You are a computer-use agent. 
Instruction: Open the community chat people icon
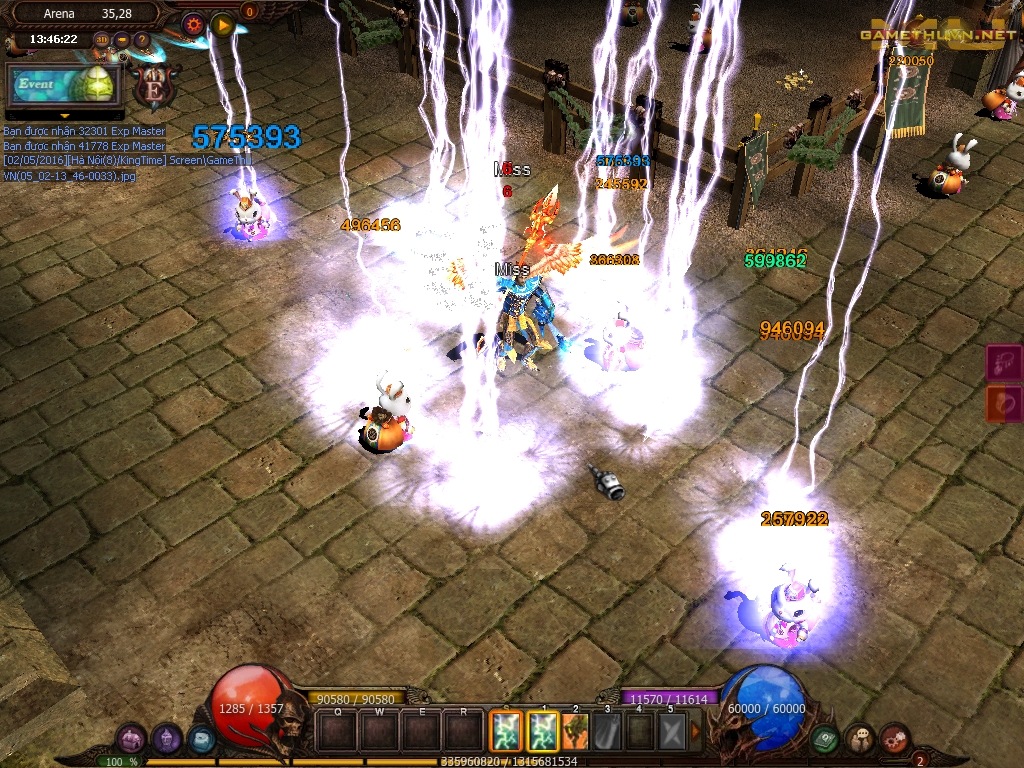click(860, 739)
